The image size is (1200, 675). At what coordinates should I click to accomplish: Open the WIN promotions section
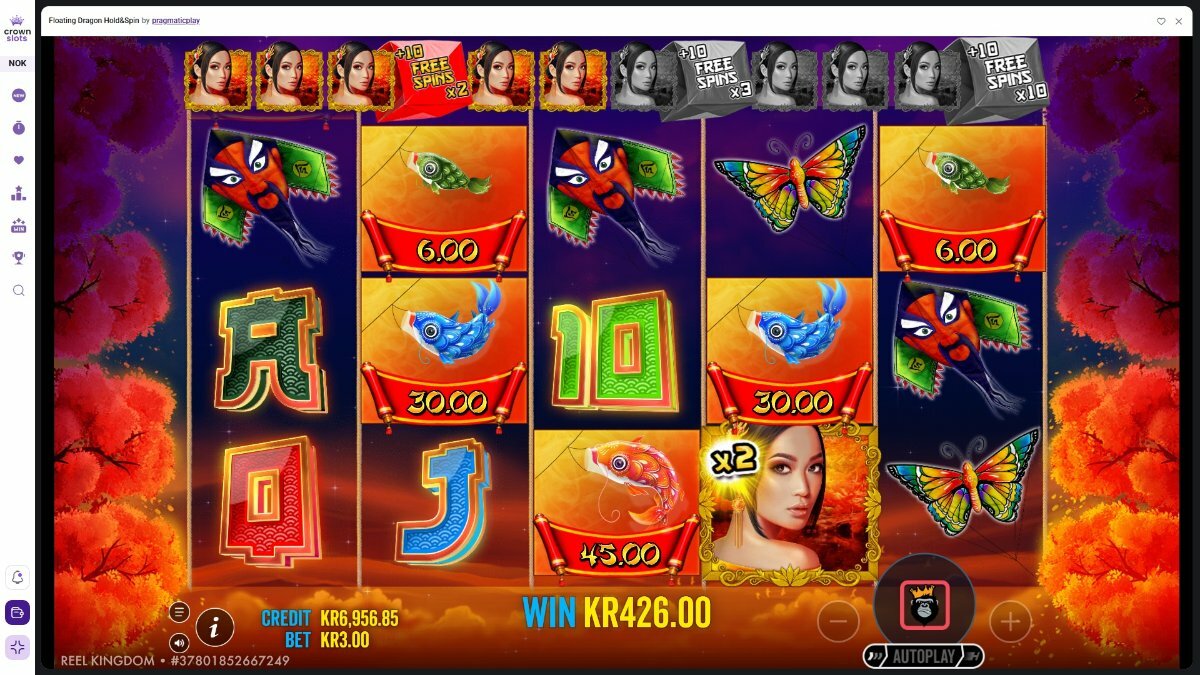18,226
